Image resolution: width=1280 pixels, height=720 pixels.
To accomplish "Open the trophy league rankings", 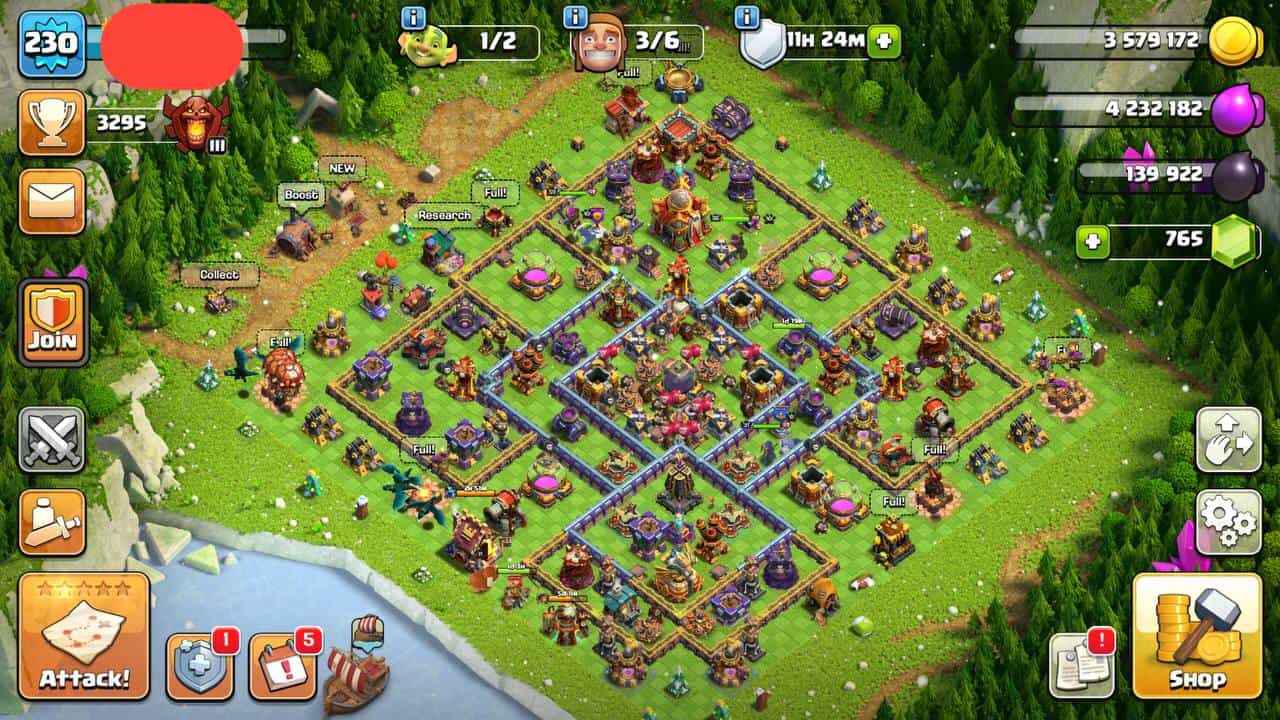I will coord(52,123).
